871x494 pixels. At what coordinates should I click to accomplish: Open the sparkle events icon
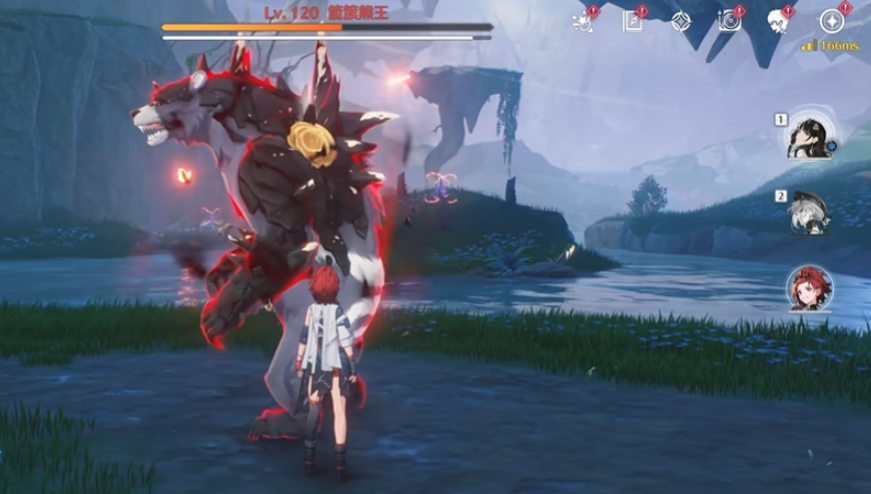click(583, 21)
